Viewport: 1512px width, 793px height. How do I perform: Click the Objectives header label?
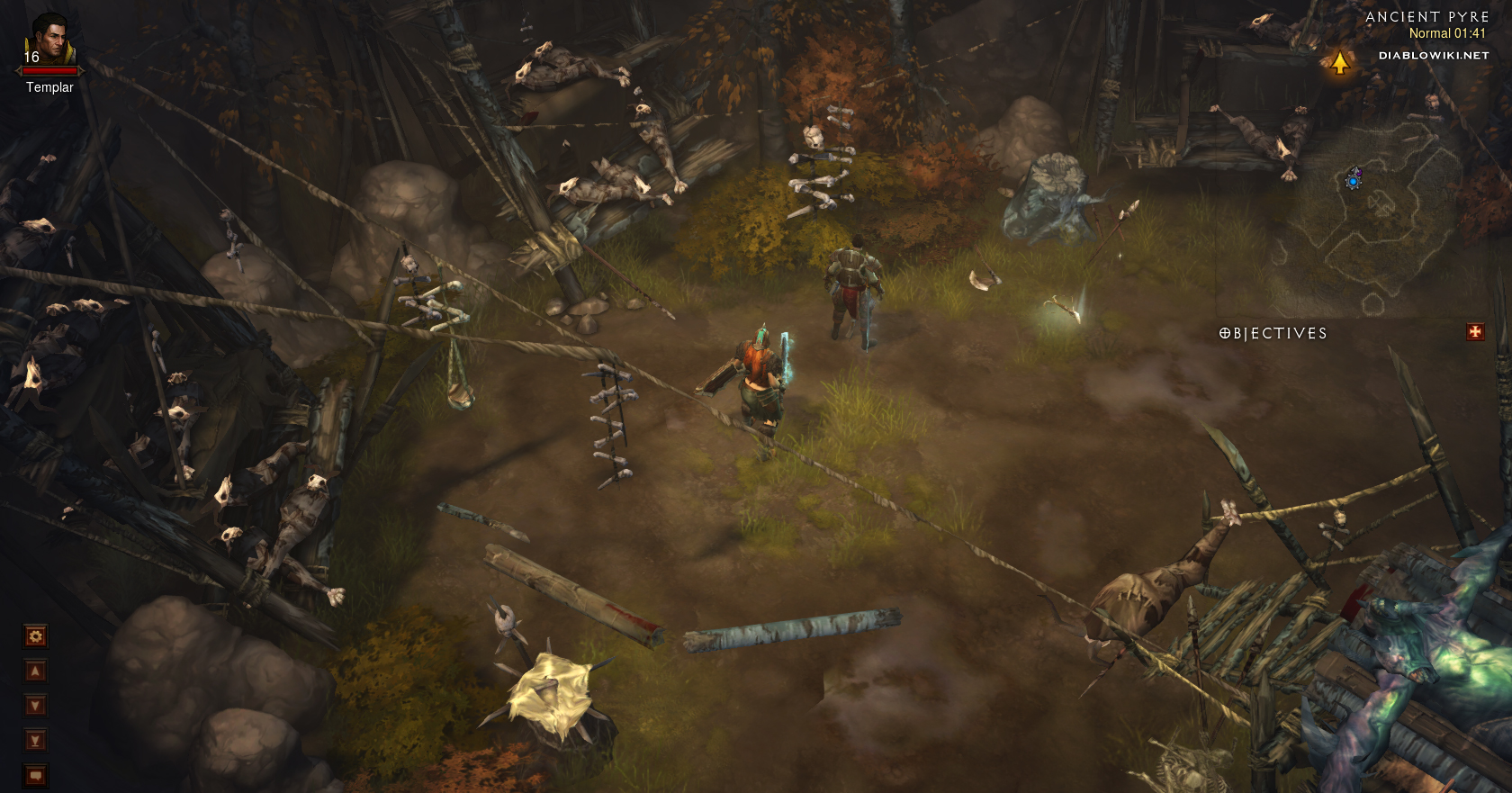pyautogui.click(x=1273, y=334)
